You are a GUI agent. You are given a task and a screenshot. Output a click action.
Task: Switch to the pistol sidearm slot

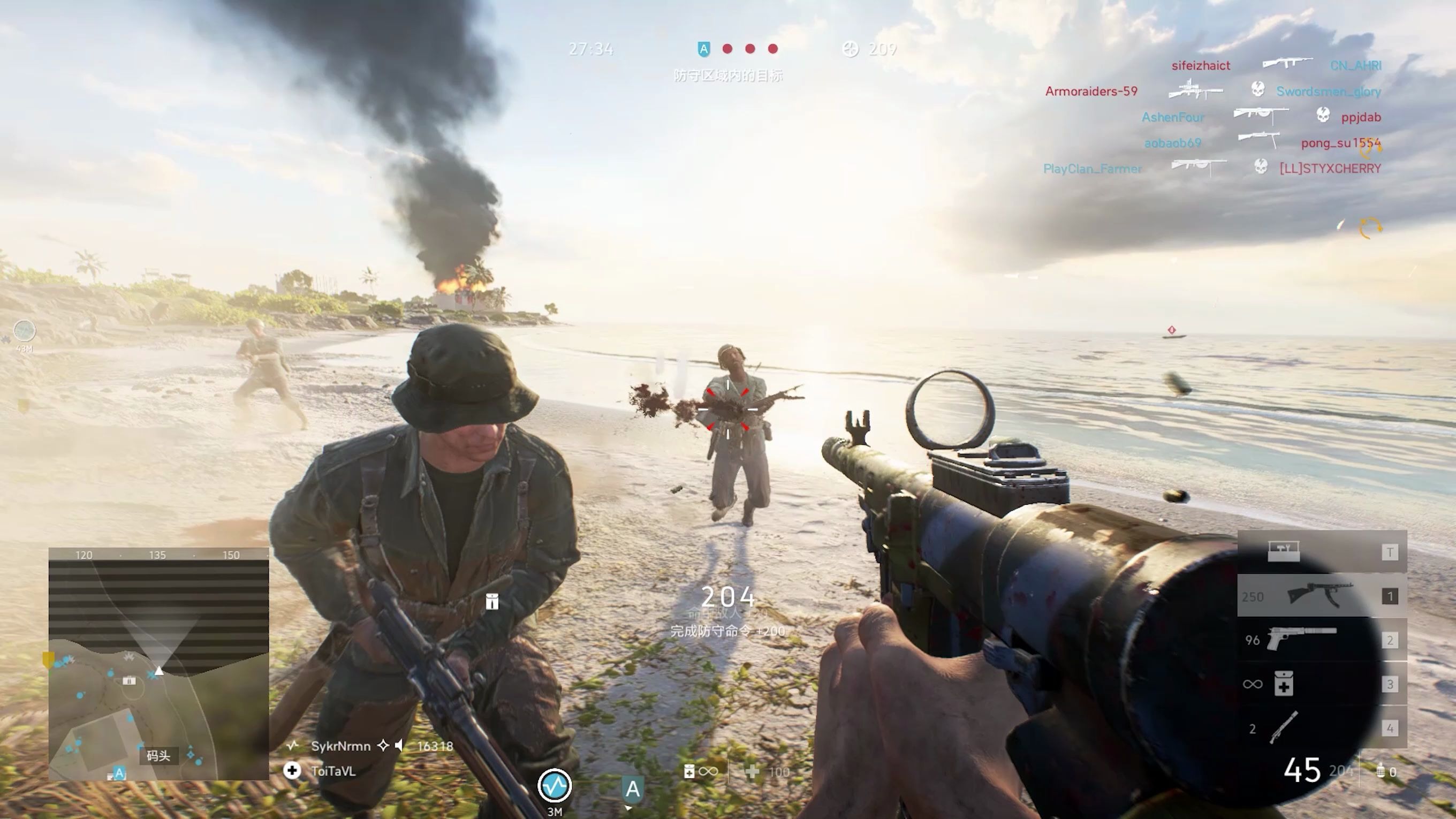[1321, 640]
